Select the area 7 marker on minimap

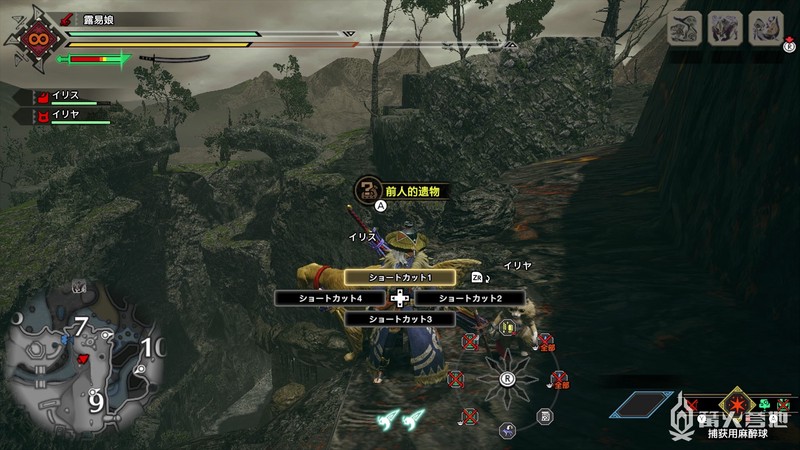point(79,326)
